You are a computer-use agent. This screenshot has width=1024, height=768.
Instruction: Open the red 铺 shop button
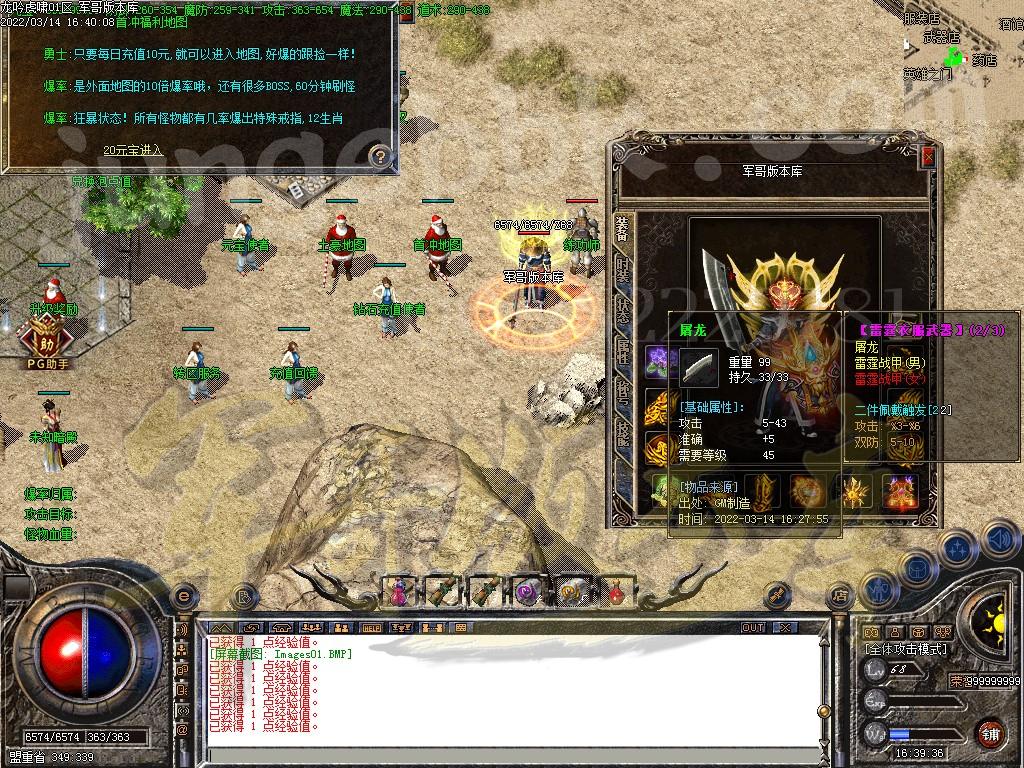990,733
